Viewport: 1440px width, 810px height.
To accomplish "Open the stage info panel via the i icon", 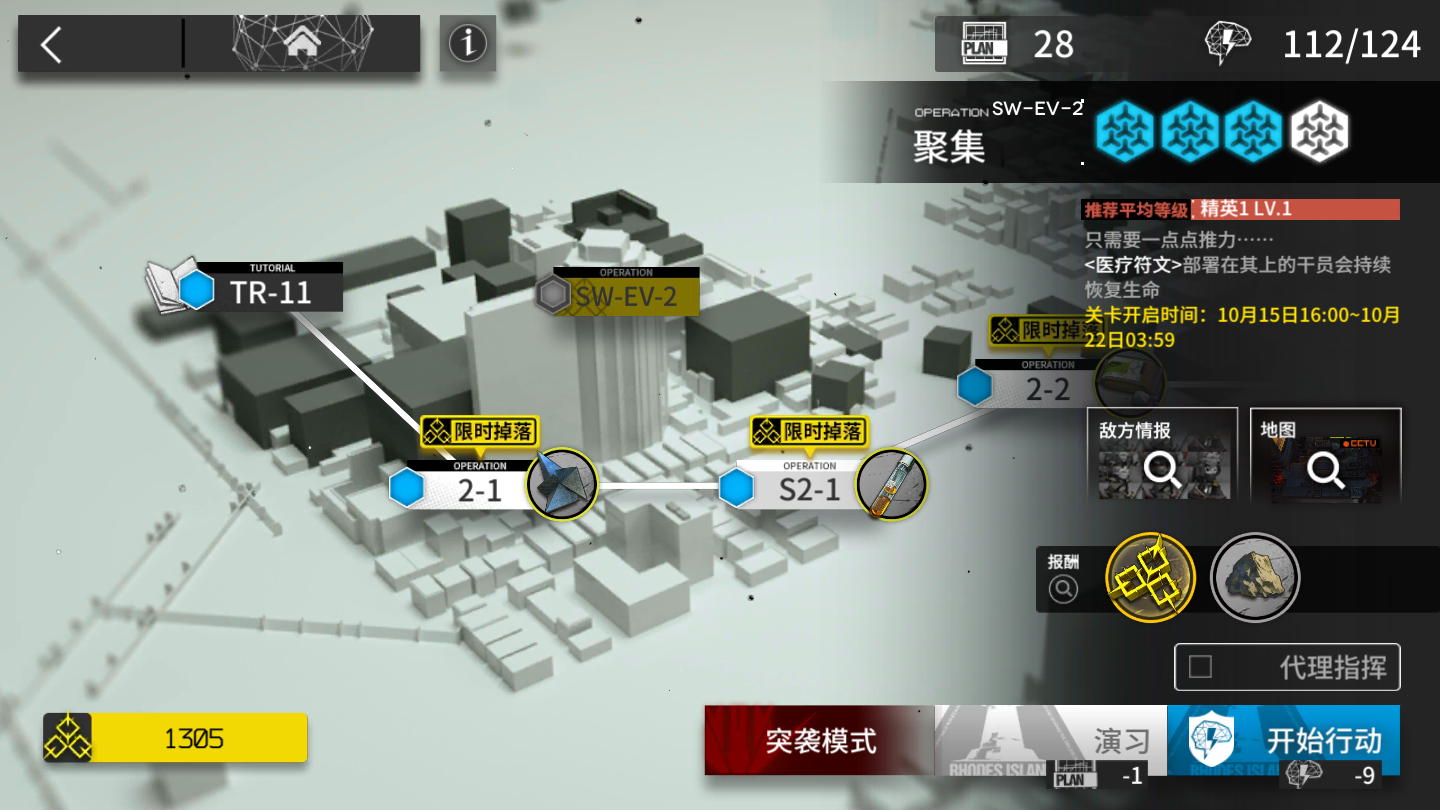I will pyautogui.click(x=467, y=44).
